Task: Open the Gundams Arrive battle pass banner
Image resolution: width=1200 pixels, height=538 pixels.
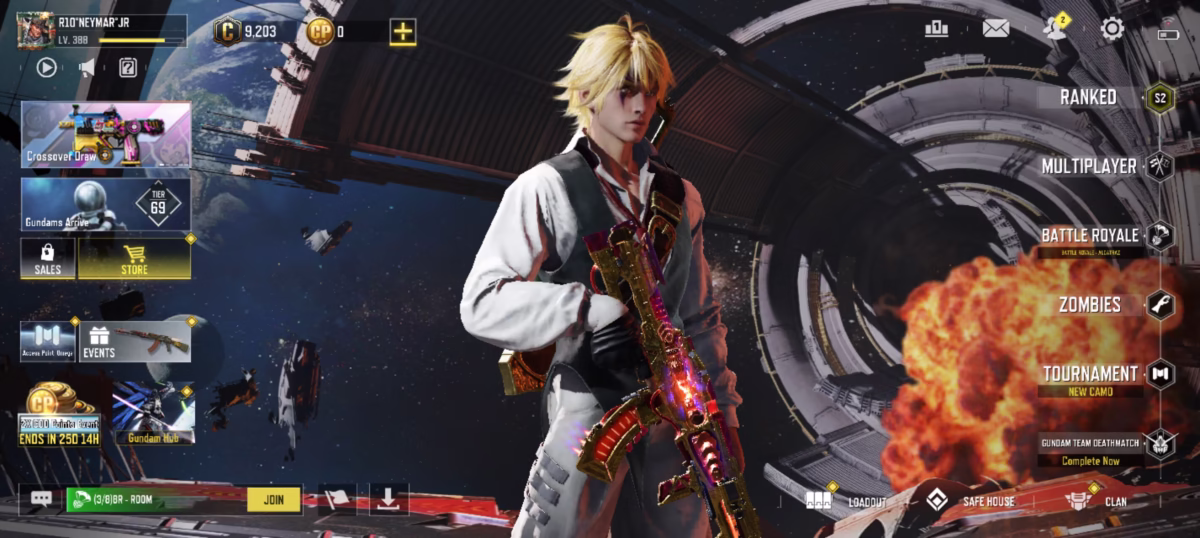Action: pyautogui.click(x=106, y=204)
